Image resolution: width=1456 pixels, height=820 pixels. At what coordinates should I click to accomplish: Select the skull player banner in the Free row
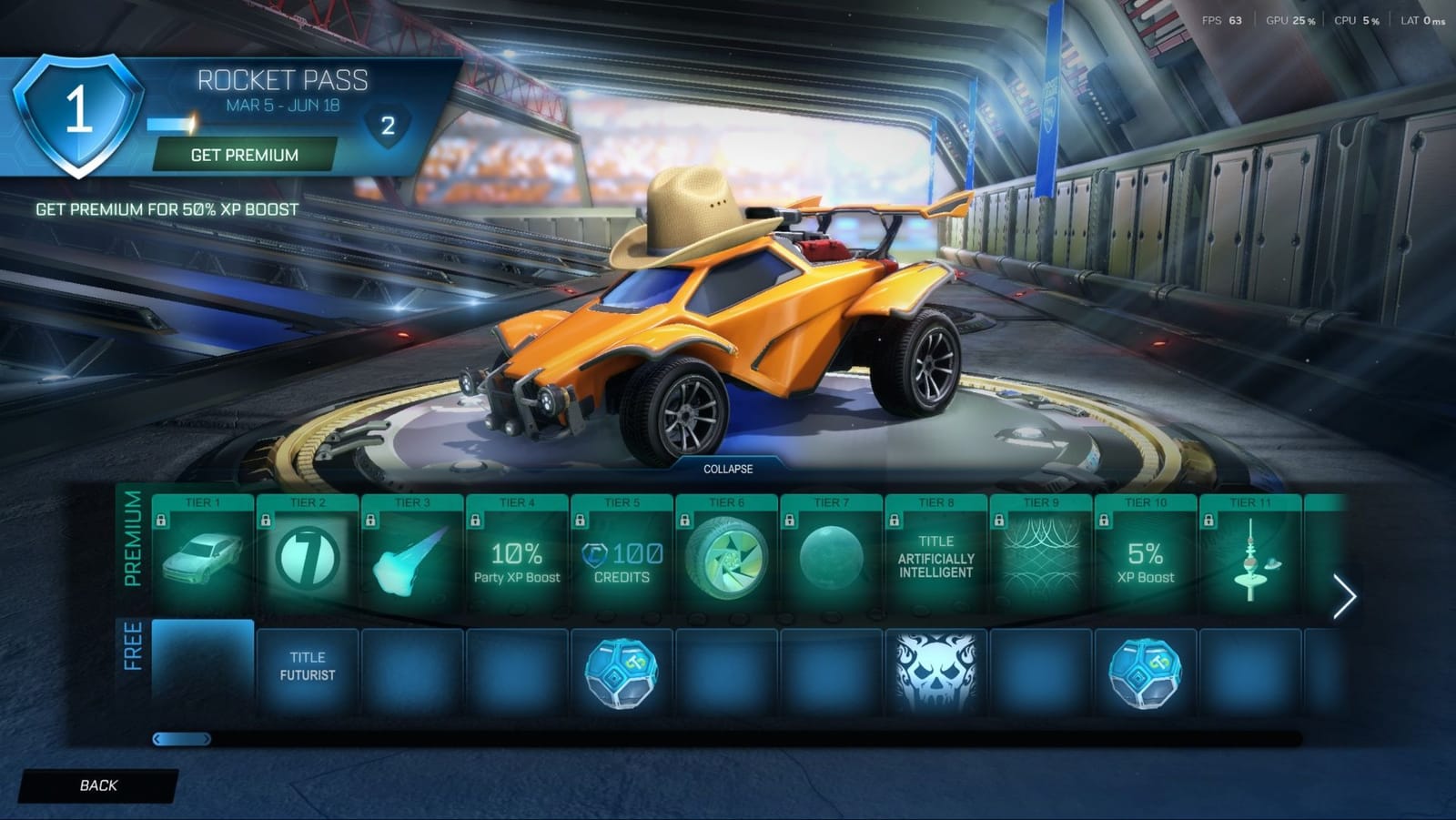click(x=937, y=671)
